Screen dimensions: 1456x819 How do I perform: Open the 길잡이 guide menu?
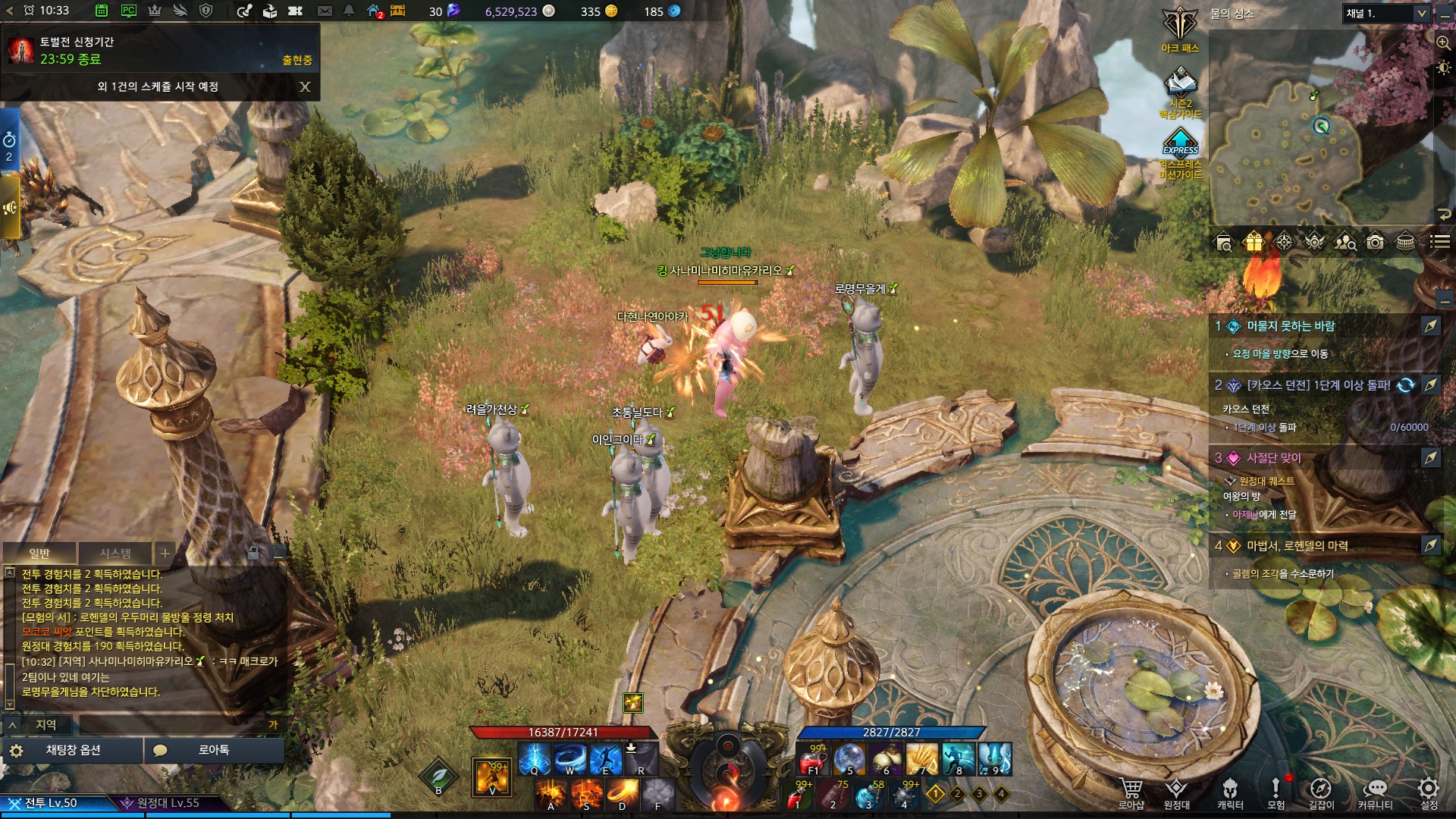click(1321, 792)
